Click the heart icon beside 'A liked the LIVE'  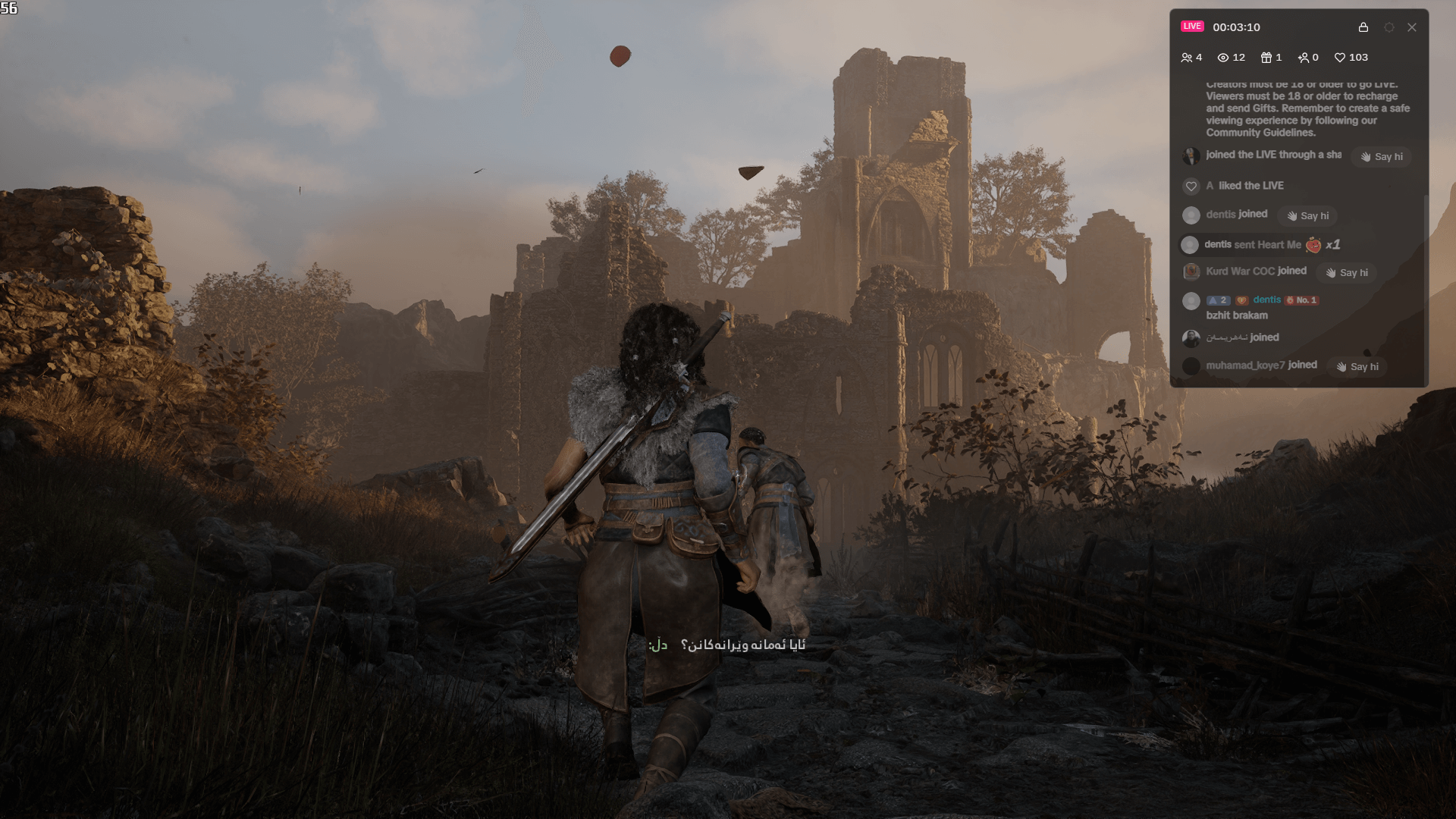click(x=1191, y=186)
